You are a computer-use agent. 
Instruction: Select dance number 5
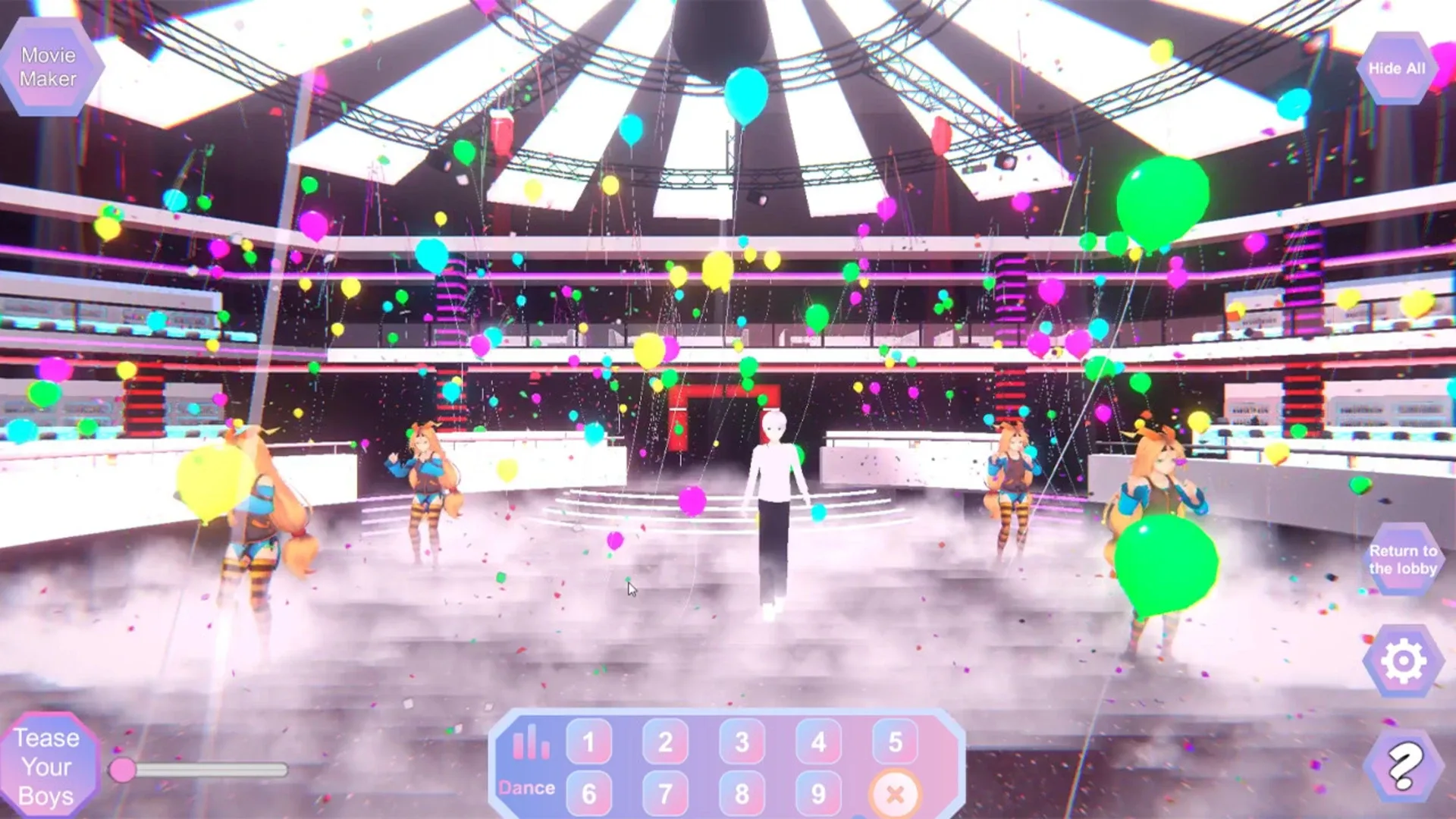[896, 742]
